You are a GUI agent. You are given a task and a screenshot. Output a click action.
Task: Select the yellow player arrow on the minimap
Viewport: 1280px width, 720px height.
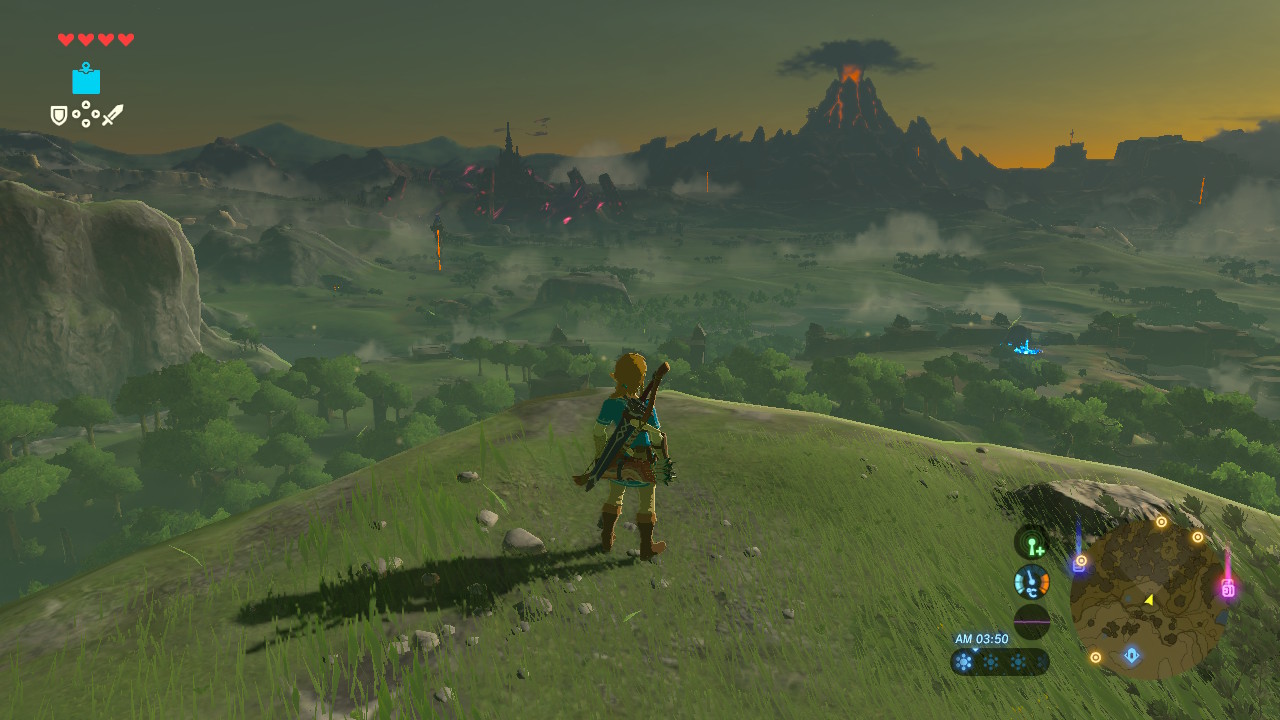(1148, 600)
